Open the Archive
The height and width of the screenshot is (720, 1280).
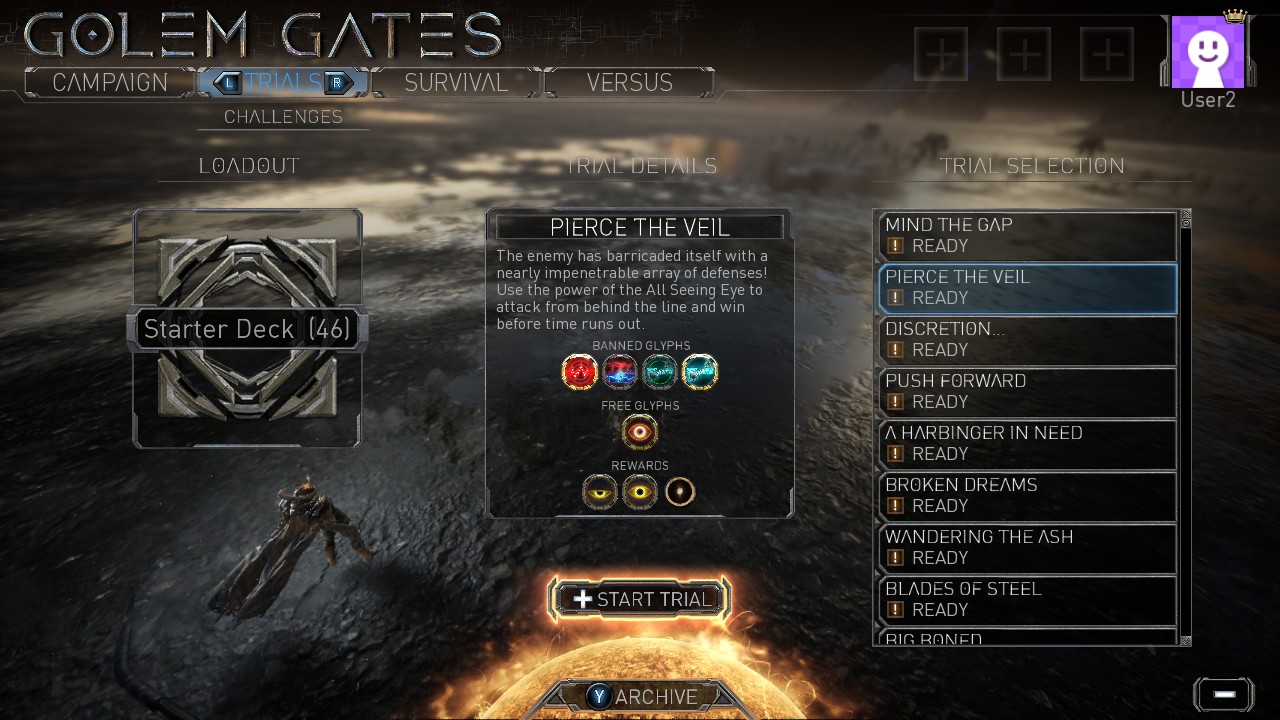click(x=642, y=697)
